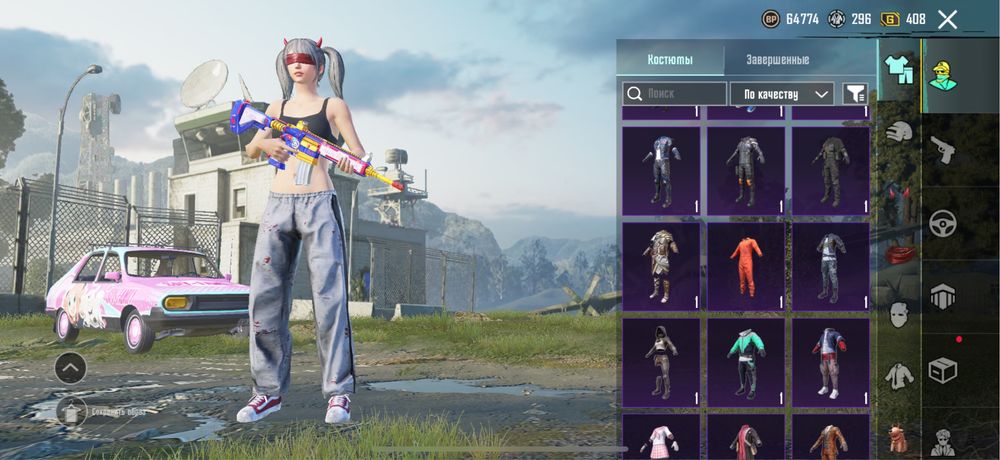Select the orange jumpsuit costume
Screen dimensions: 1000x460
click(746, 266)
